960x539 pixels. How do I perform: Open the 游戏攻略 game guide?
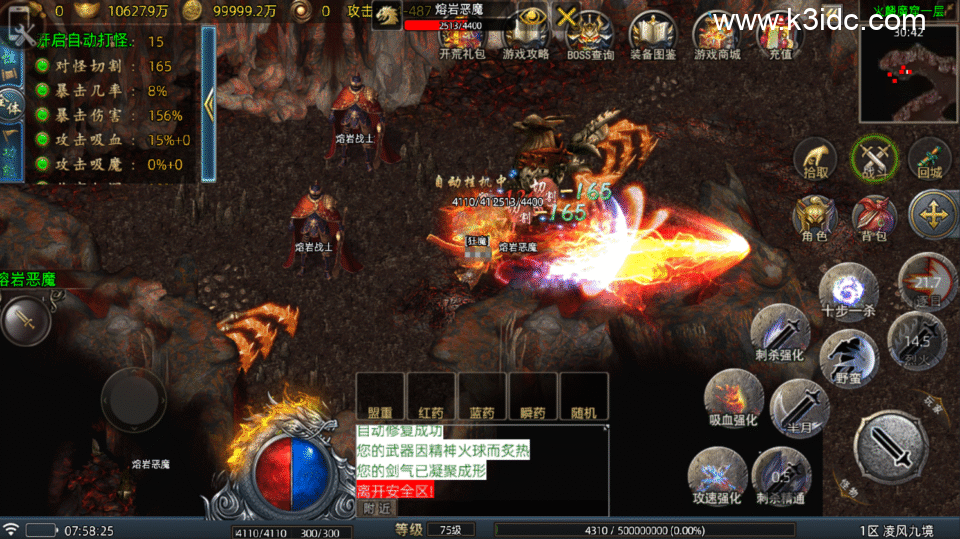[526, 33]
